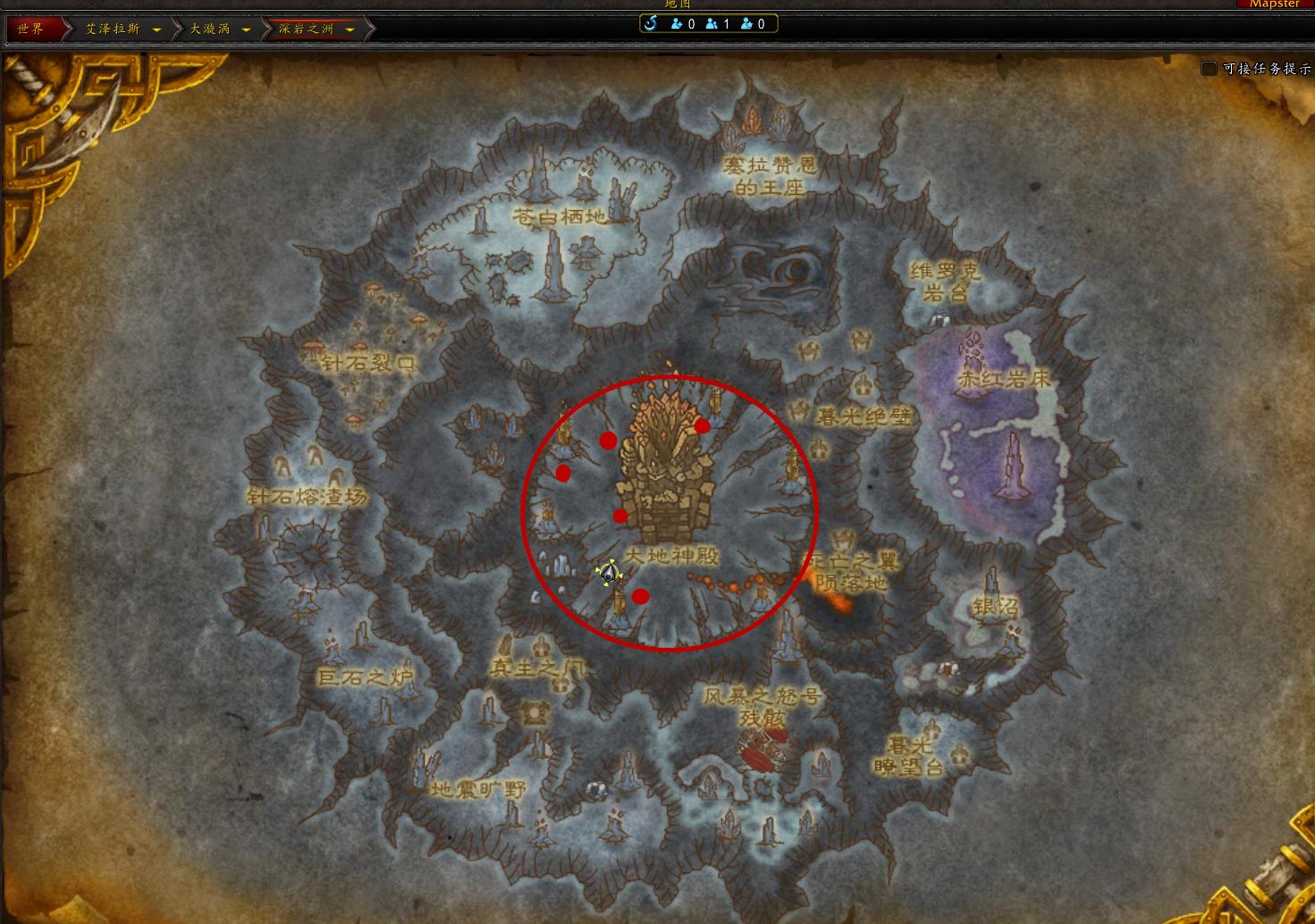Screen dimensions: 1315x924
Task: Open the Mapster addon button
Action: (1274, 4)
